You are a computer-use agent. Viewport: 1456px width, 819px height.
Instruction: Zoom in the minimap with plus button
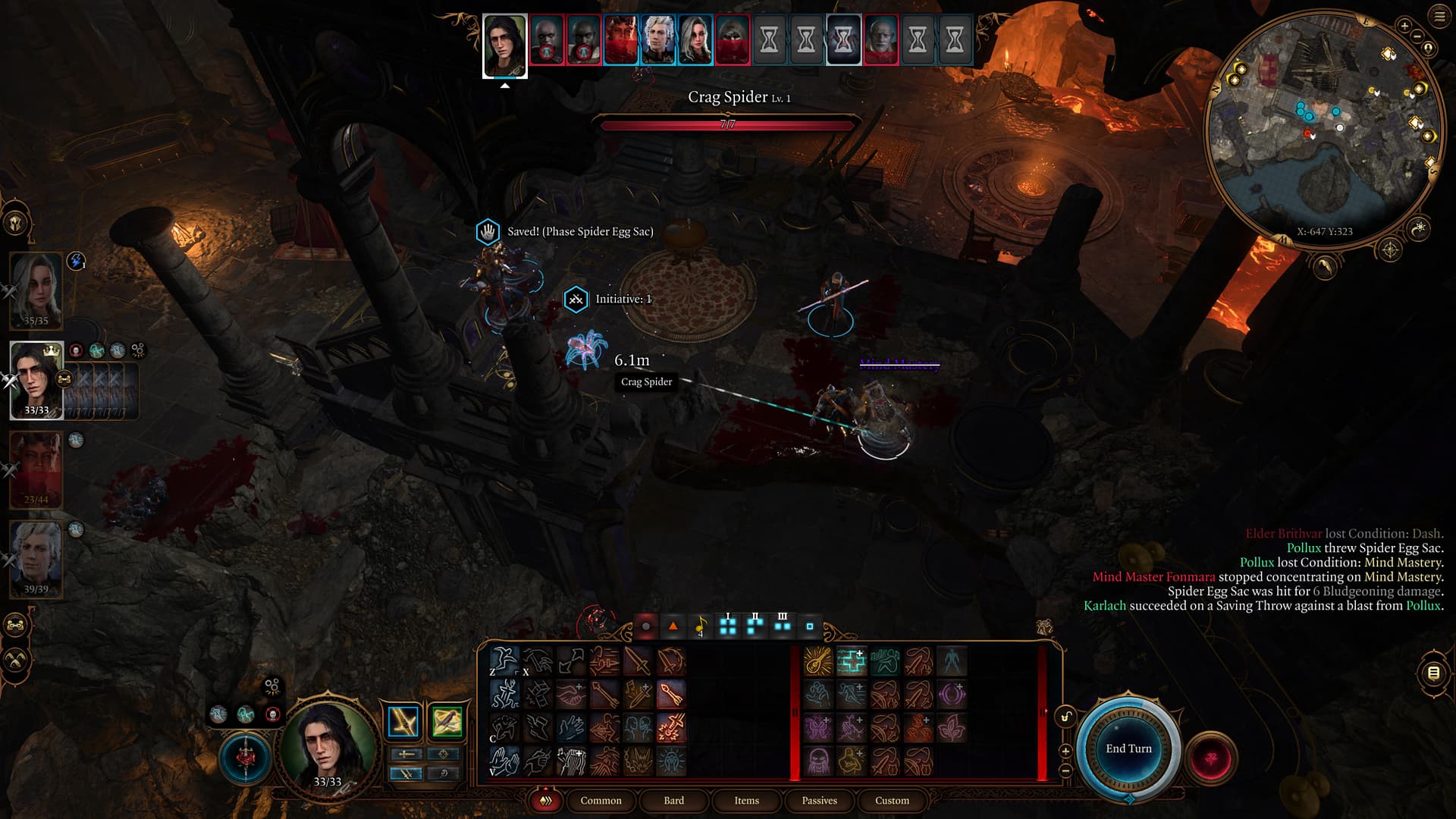(1404, 27)
